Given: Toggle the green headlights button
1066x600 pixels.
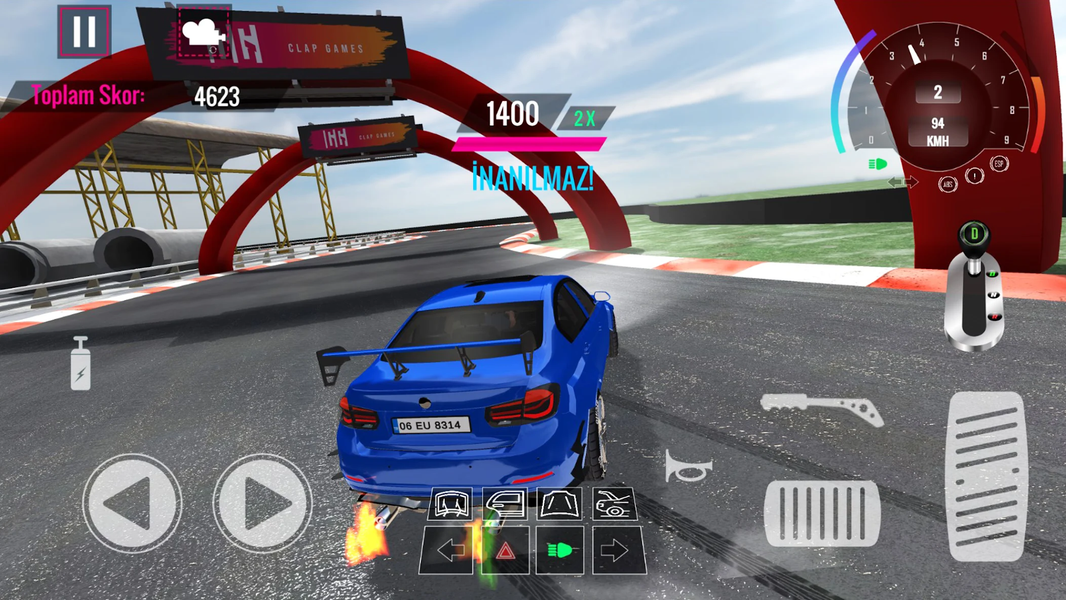Looking at the screenshot, I should (x=560, y=551).
